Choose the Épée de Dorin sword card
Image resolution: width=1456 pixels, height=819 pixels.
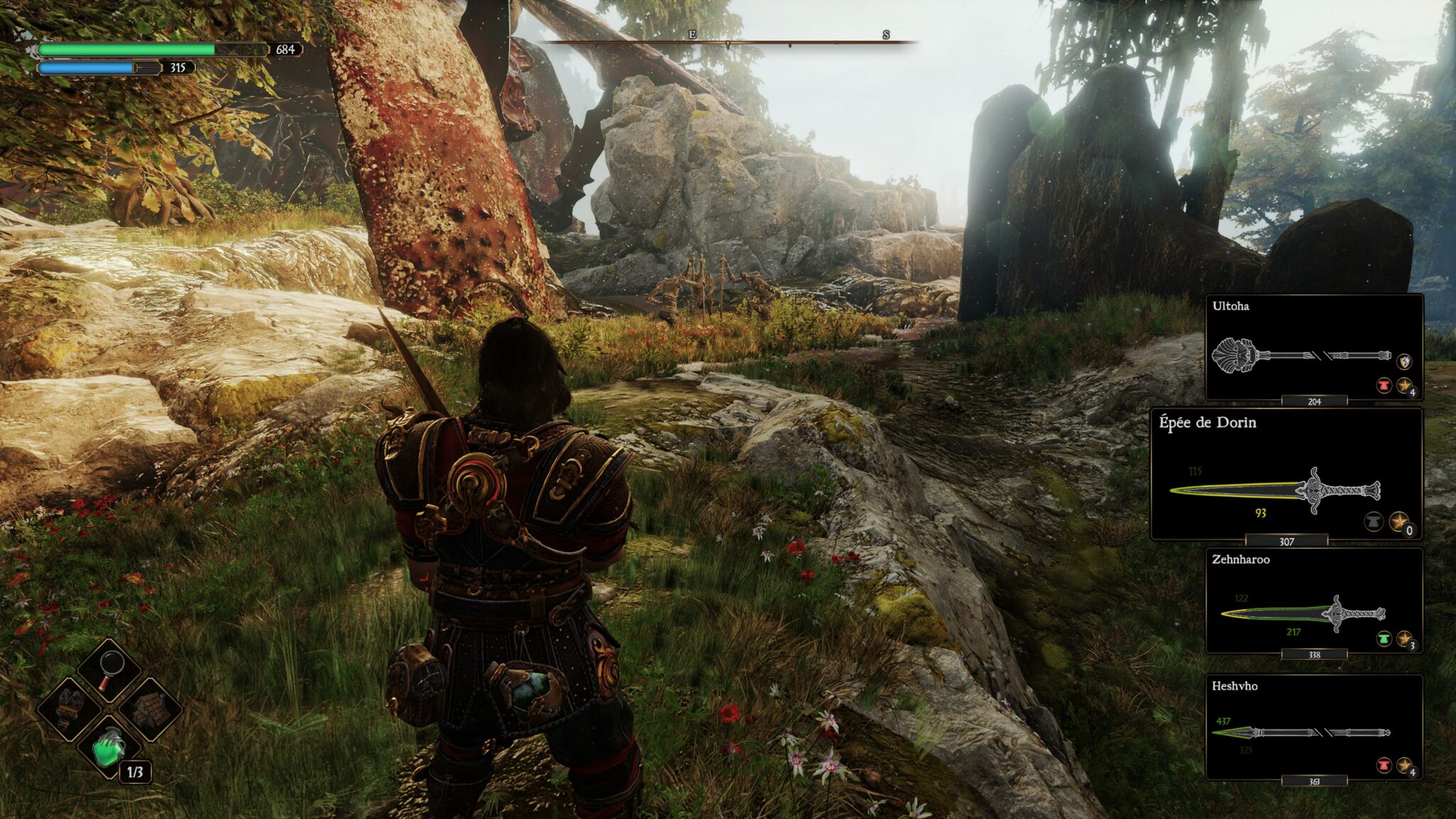tap(1286, 473)
